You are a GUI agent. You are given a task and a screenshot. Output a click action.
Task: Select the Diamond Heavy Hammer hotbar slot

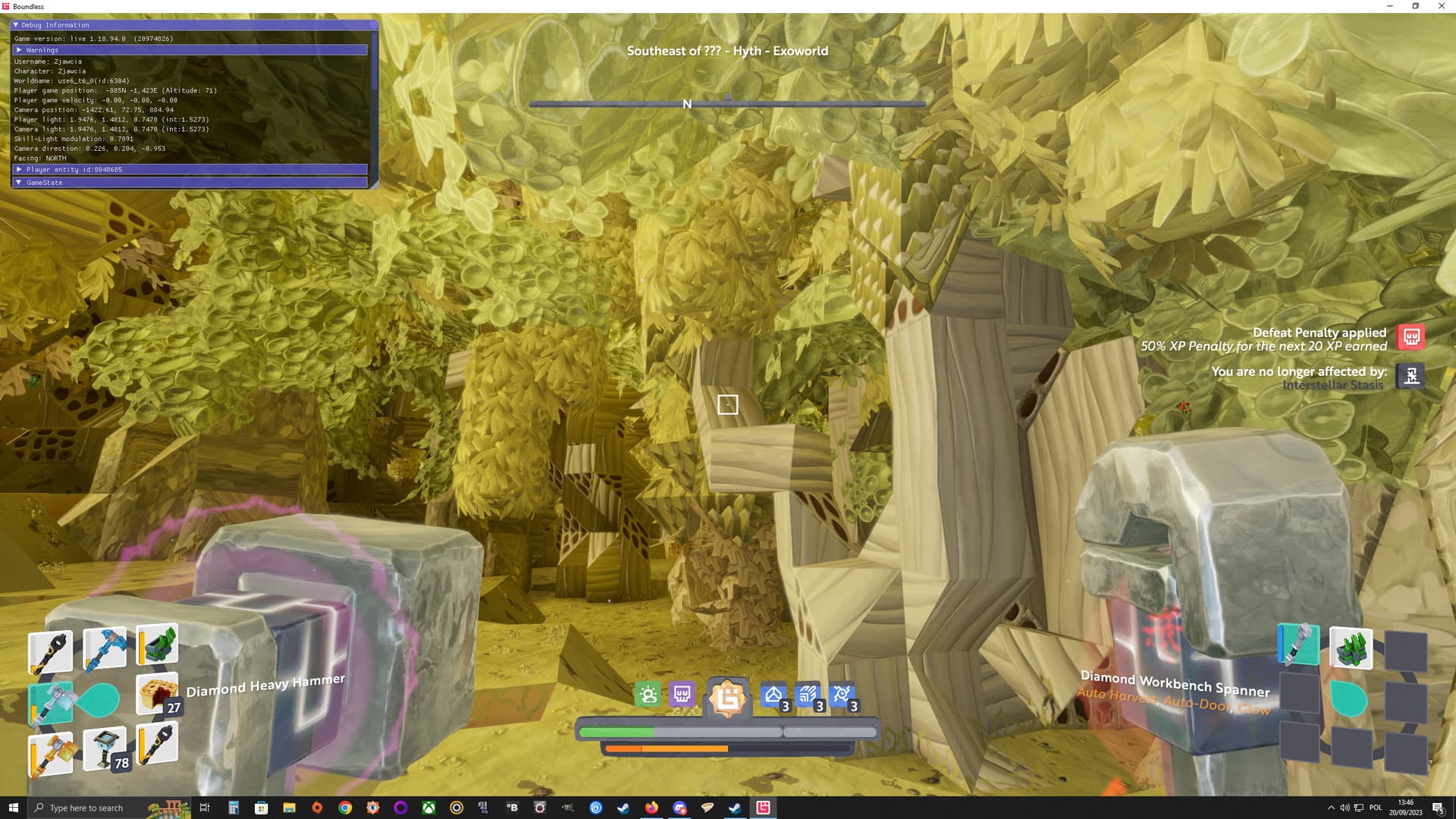tap(50, 702)
